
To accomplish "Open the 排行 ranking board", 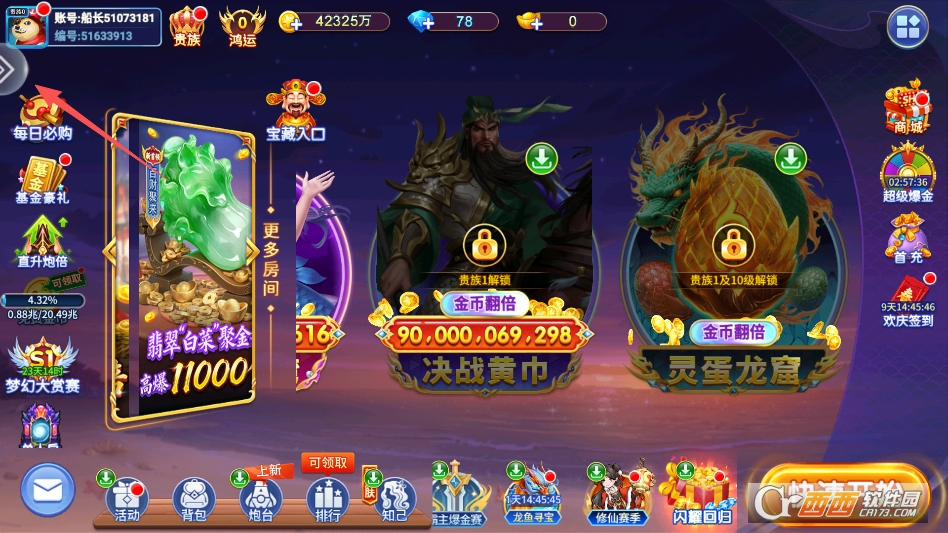I will 327,498.
